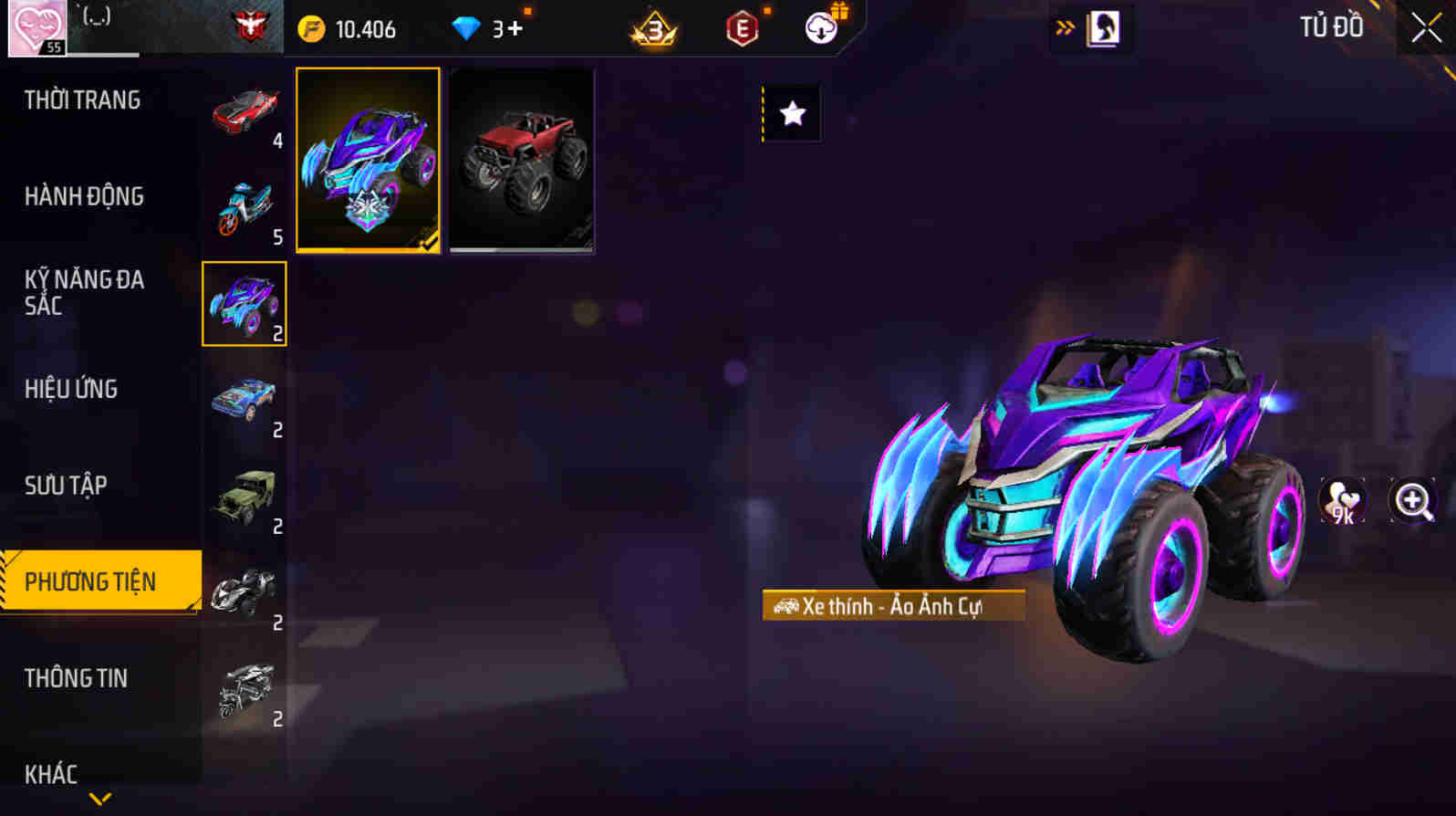This screenshot has height=816, width=1456.
Task: Click the small car icon on the nameplate
Action: [x=787, y=604]
